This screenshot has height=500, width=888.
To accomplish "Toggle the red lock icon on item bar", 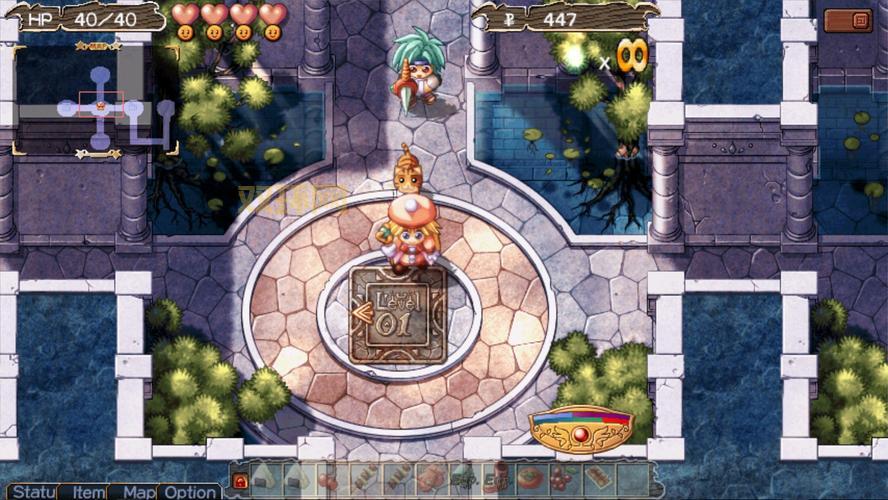I will pos(240,480).
